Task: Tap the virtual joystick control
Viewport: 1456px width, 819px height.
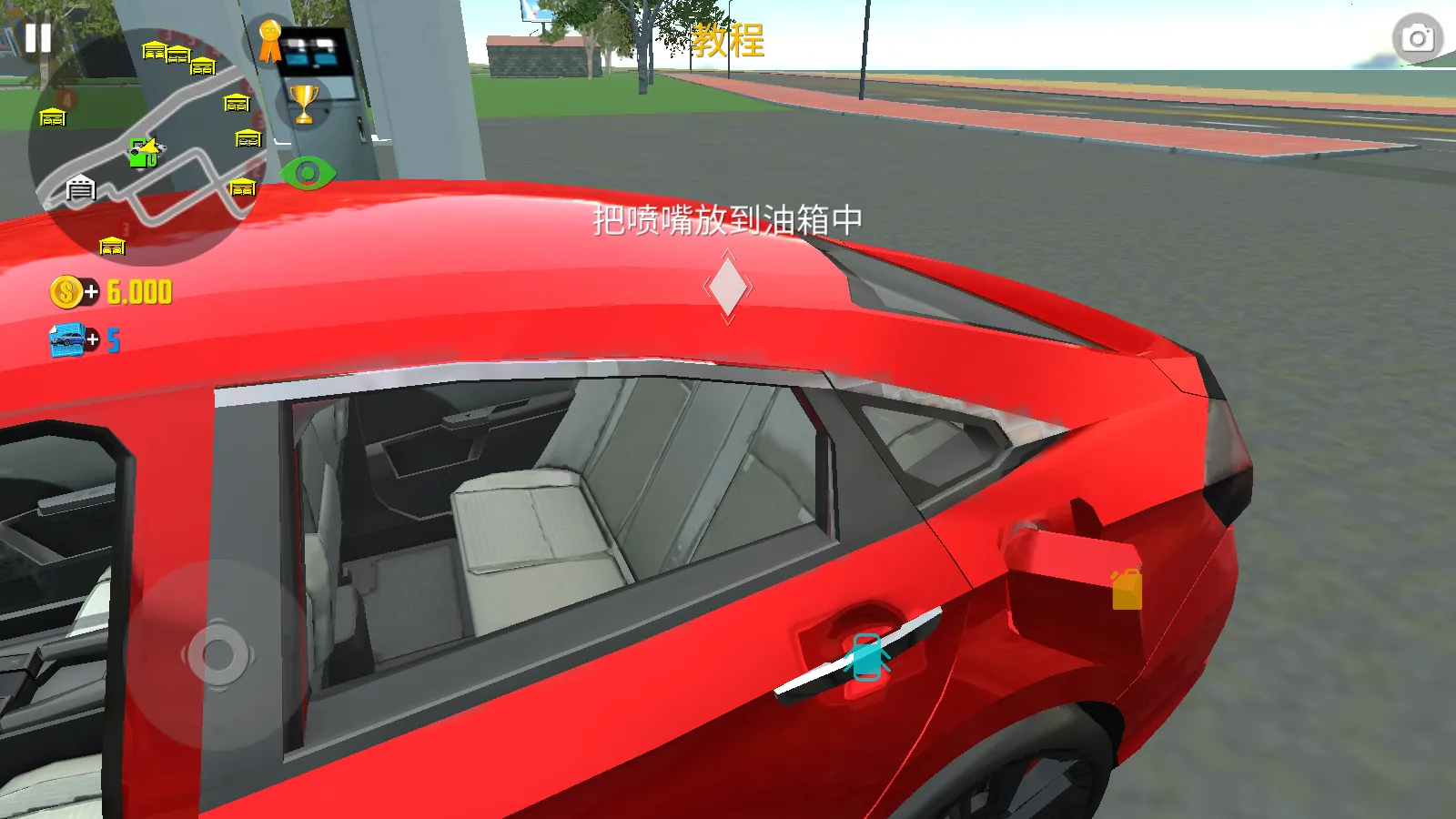Action: [218, 655]
